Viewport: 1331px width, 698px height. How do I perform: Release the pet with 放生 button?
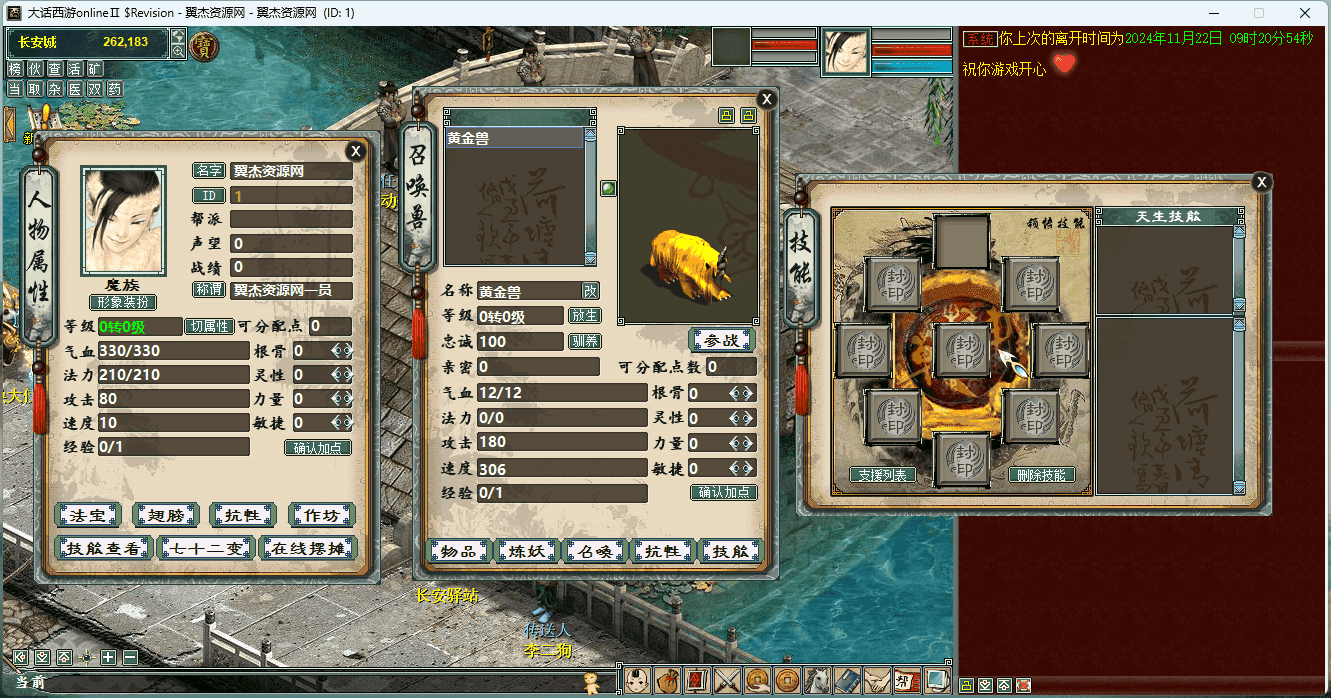(584, 316)
